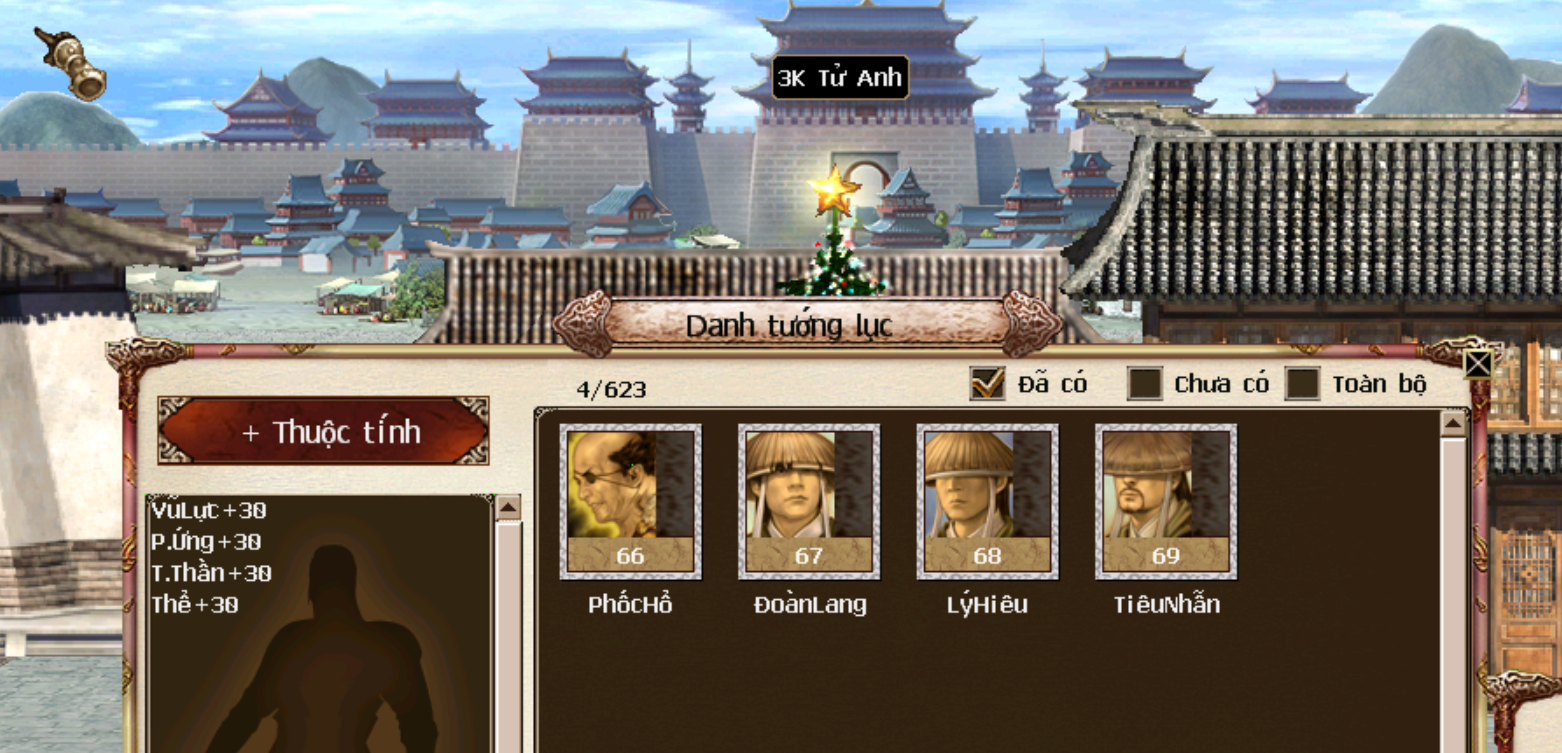Click the general list scrollbar up arrow
This screenshot has width=1562, height=753.
pyautogui.click(x=1453, y=424)
